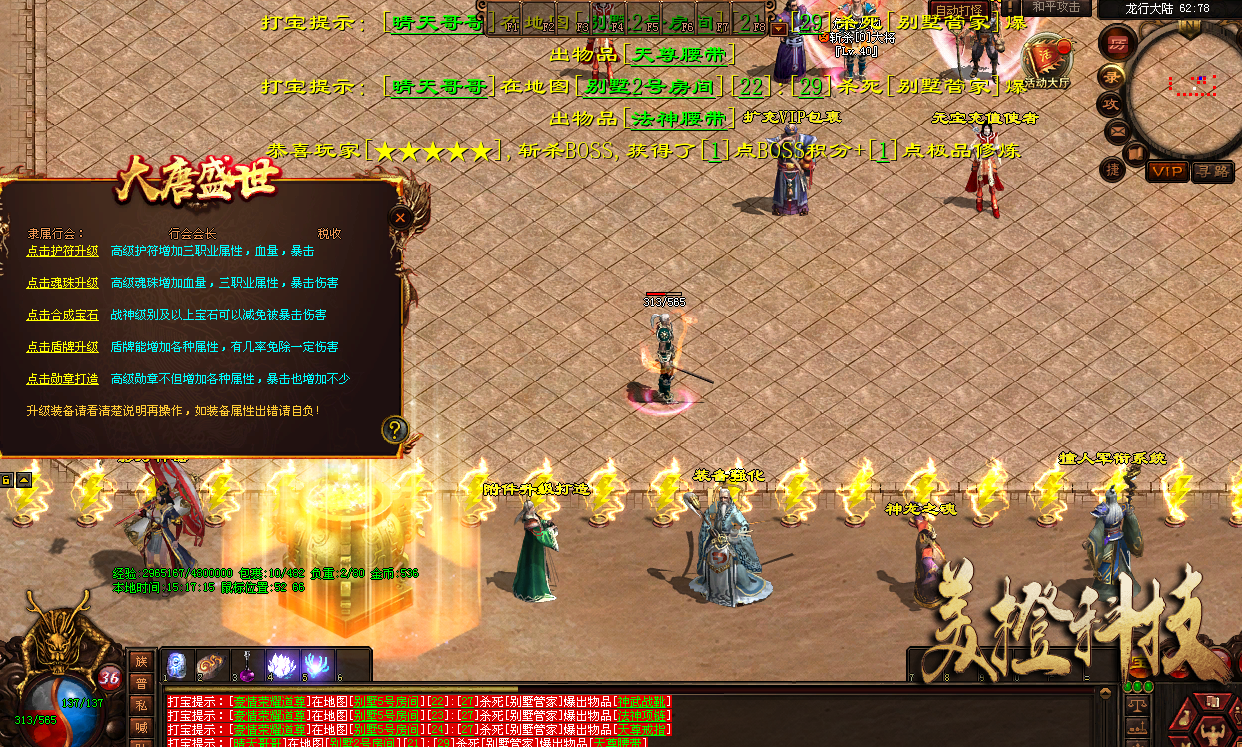Open the round 攻 button

point(1111,103)
